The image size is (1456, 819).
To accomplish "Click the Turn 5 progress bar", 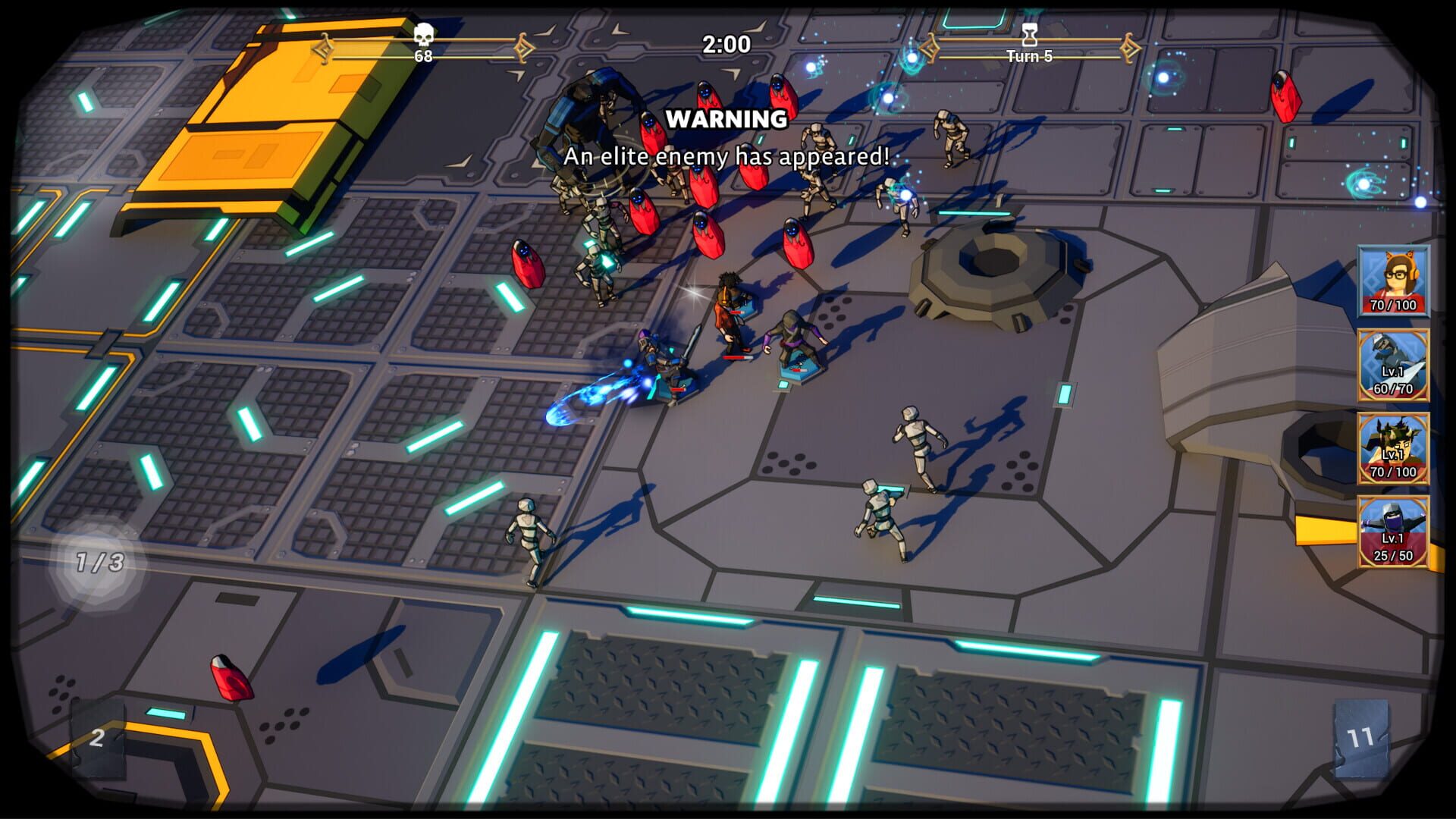I will [x=1031, y=55].
